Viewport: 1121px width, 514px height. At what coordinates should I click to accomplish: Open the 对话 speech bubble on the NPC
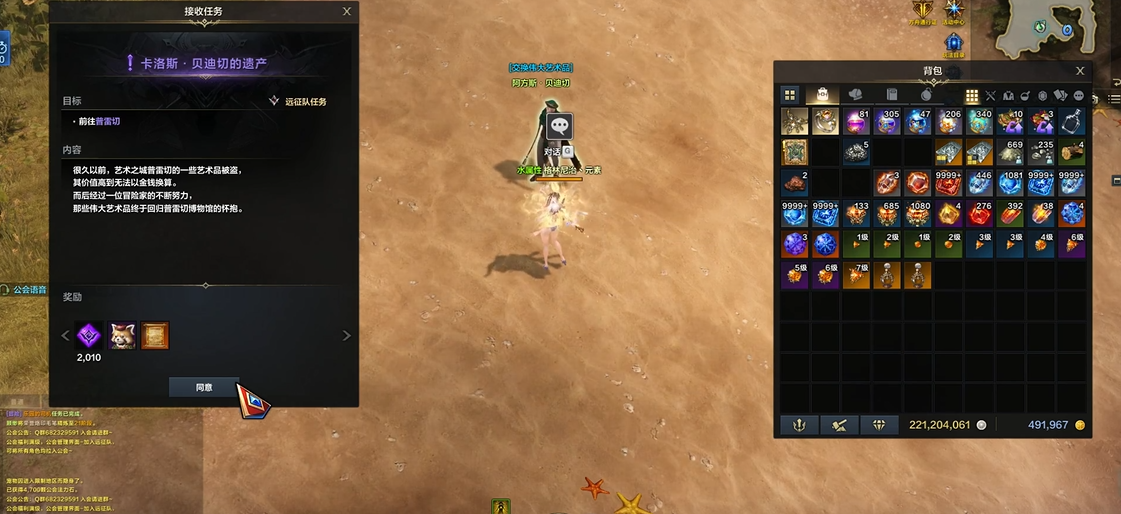coord(560,127)
